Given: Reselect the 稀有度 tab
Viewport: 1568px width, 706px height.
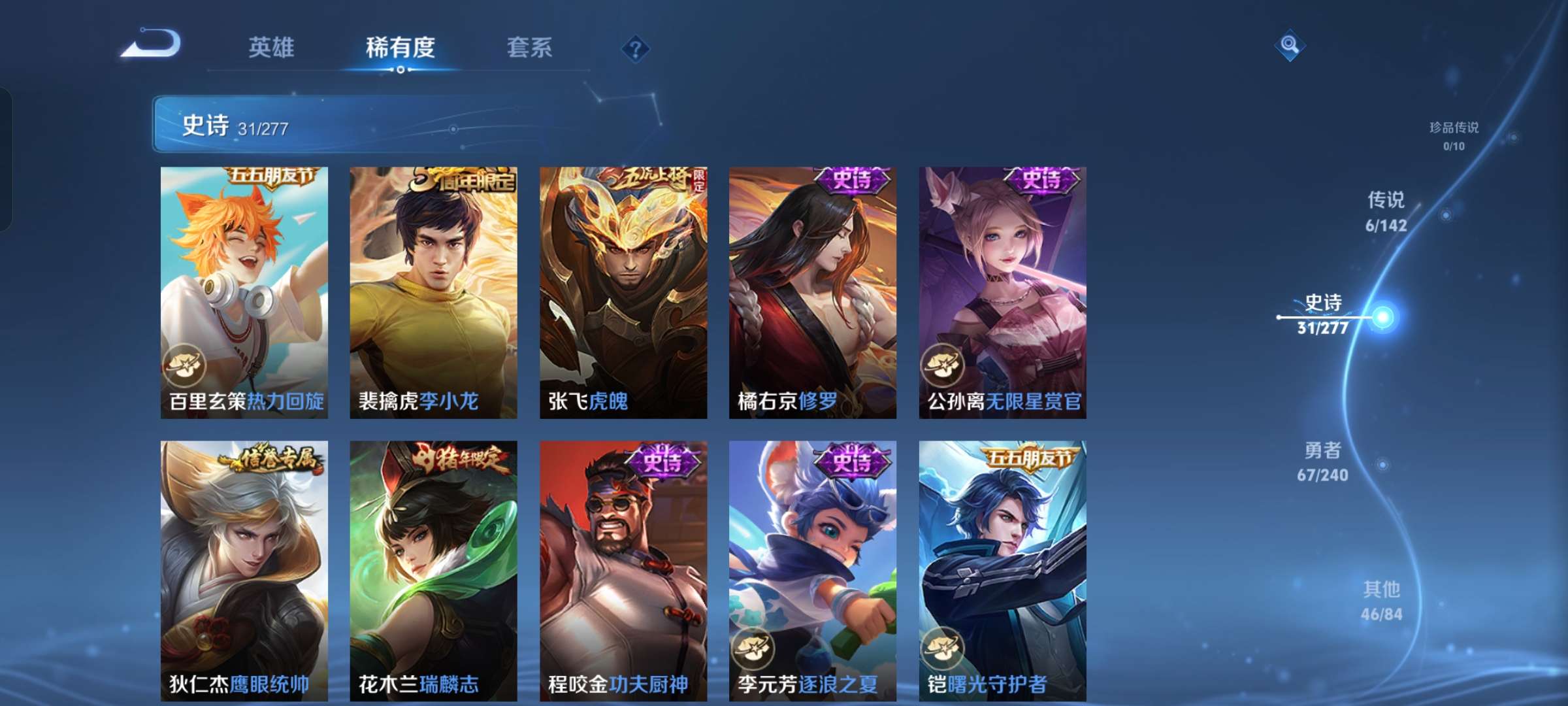Looking at the screenshot, I should coord(400,48).
